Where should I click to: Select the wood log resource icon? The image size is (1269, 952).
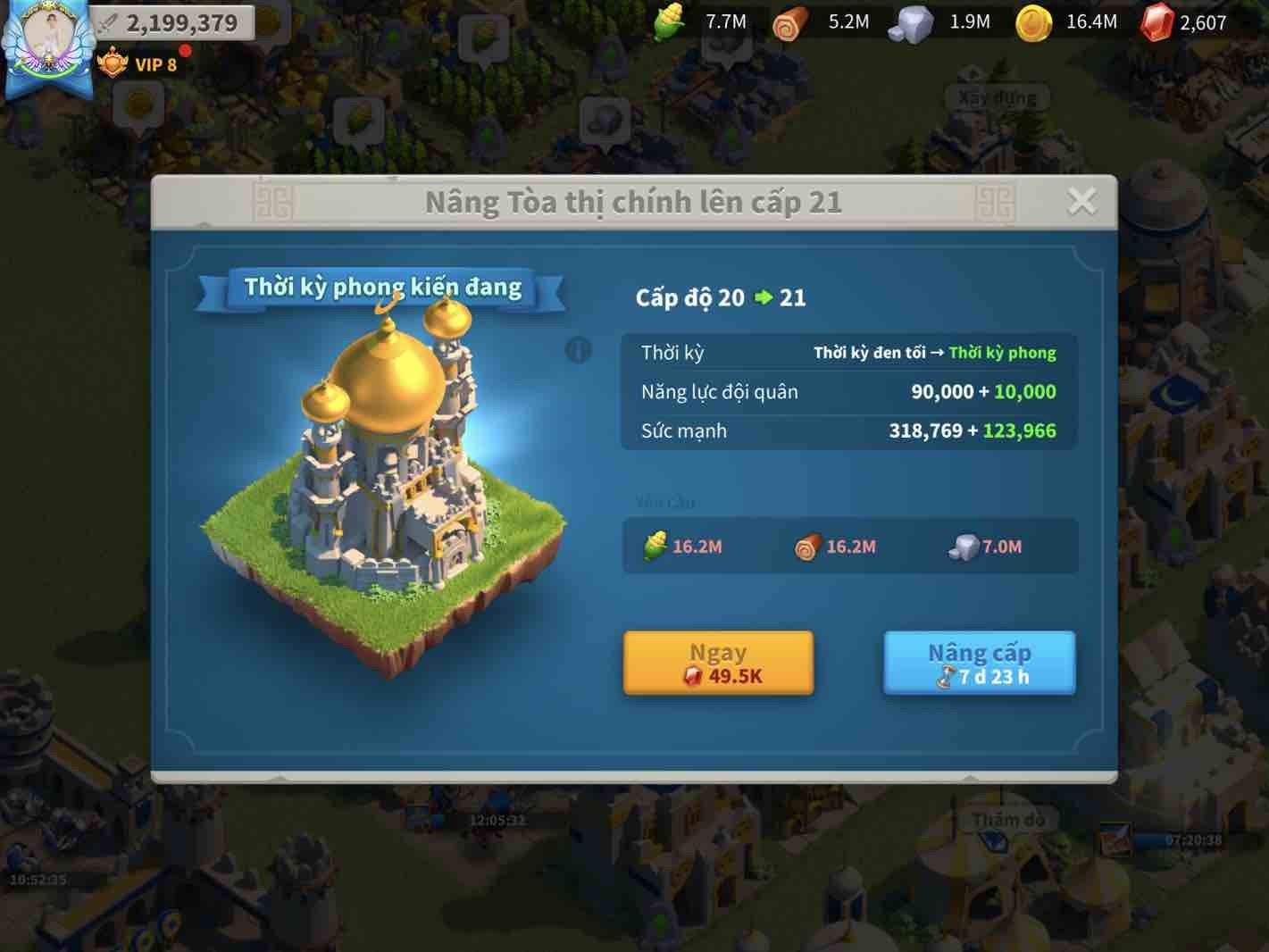click(x=789, y=22)
